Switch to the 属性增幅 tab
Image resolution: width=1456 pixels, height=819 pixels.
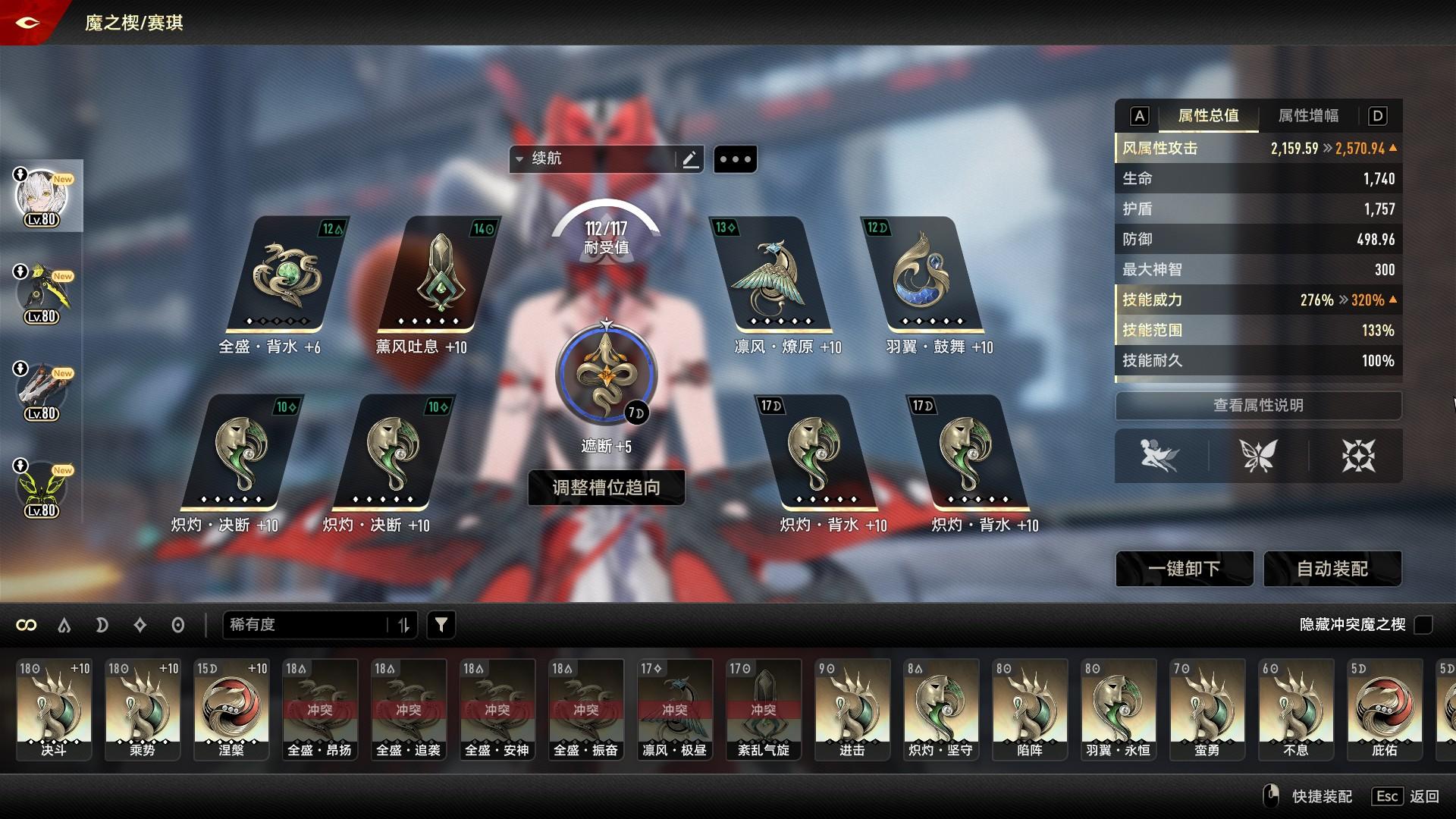pos(1308,116)
